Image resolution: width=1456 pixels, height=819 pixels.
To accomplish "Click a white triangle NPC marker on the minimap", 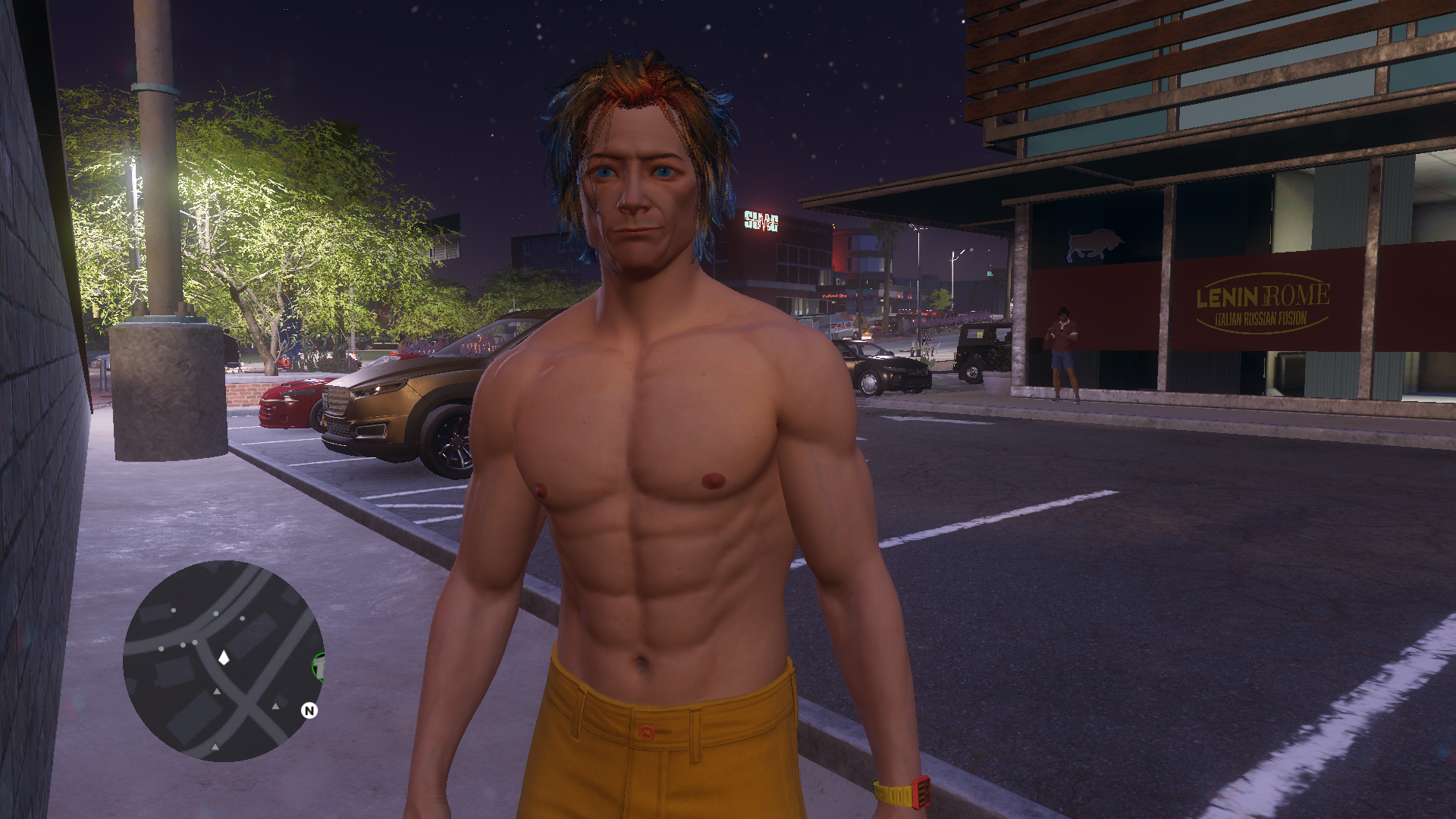I will click(x=216, y=692).
